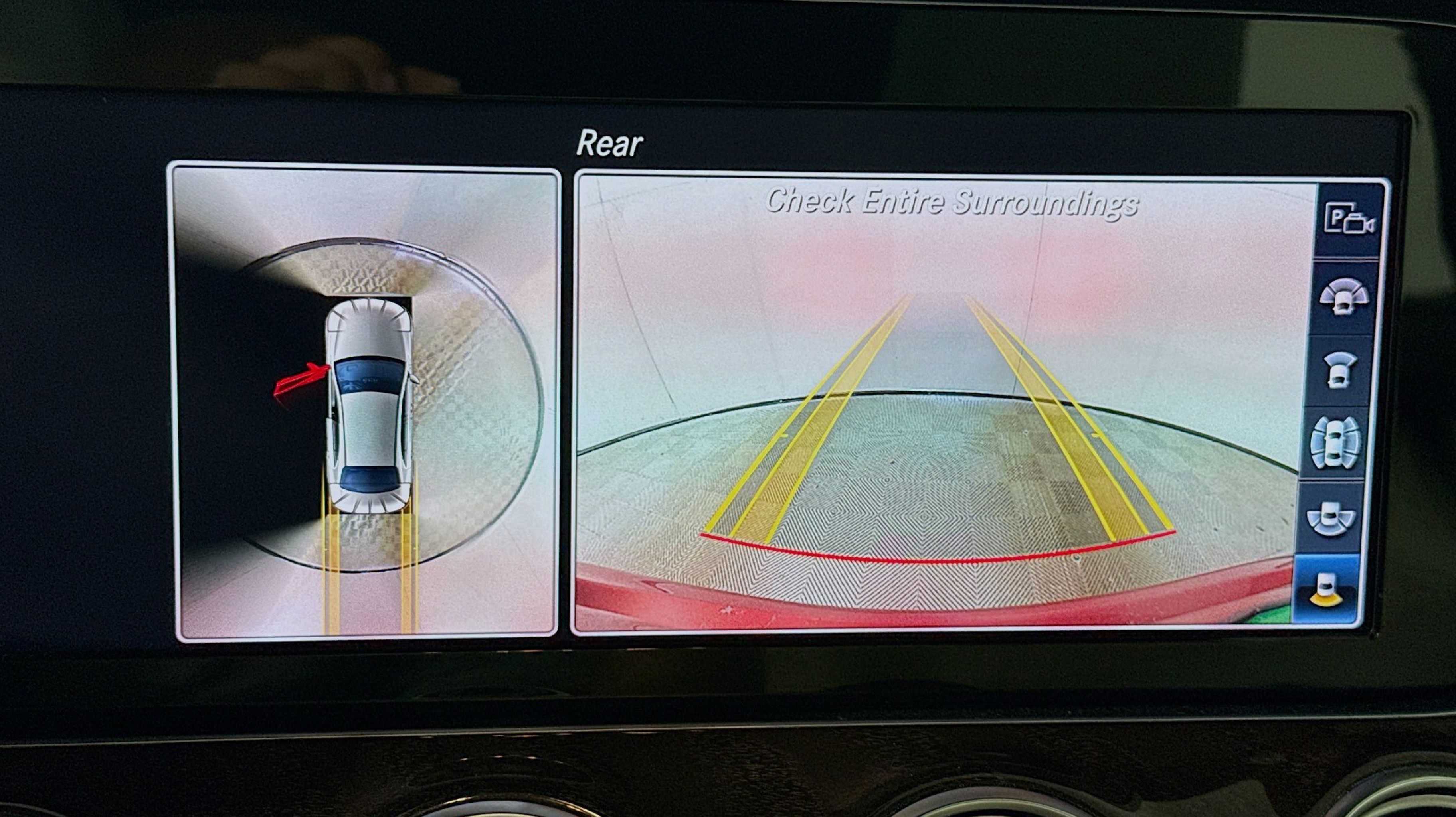This screenshot has height=817, width=1456.
Task: Choose the wide-angle rear camera view
Action: click(1331, 517)
